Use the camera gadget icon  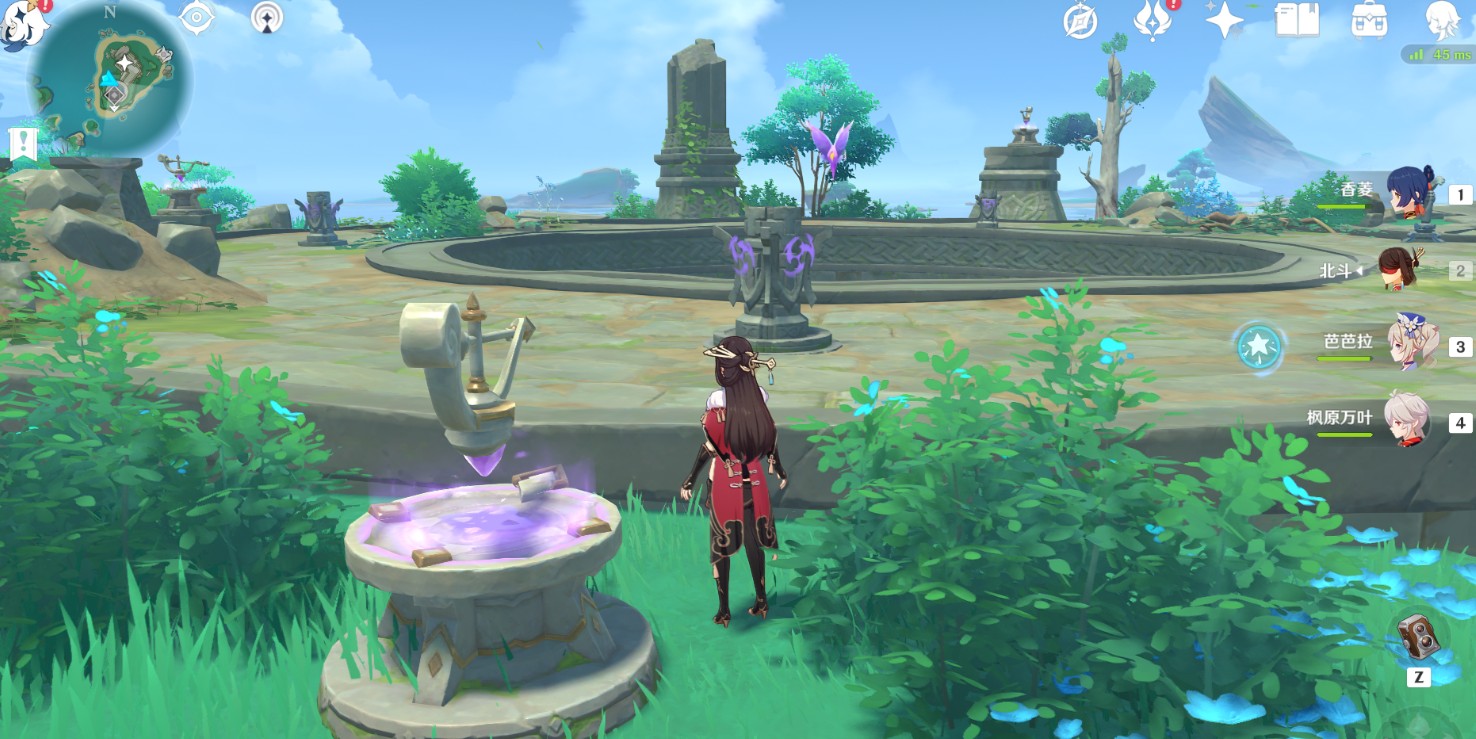pyautogui.click(x=1418, y=636)
